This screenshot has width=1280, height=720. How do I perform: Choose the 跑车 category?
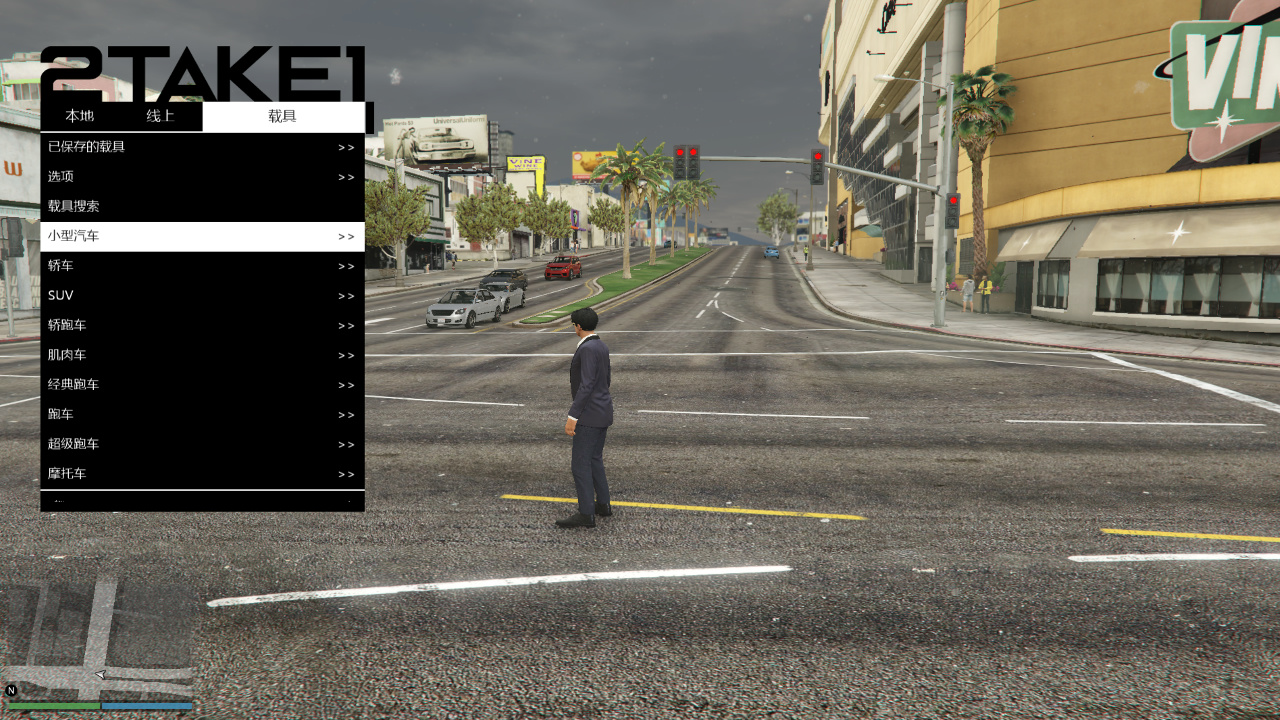point(202,415)
